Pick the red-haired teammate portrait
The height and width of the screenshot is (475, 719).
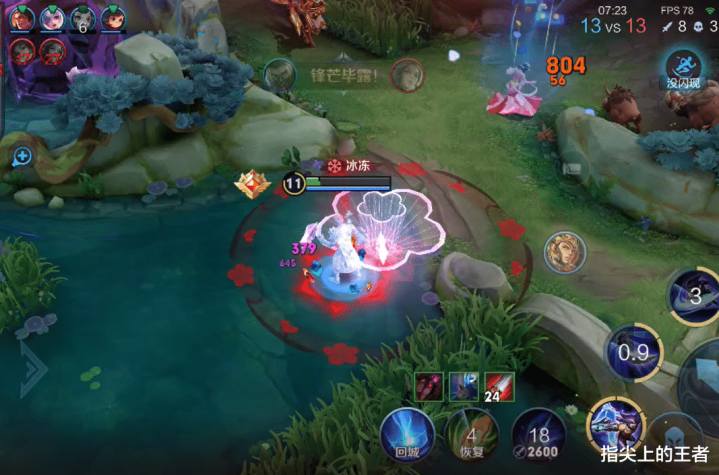tap(112, 19)
